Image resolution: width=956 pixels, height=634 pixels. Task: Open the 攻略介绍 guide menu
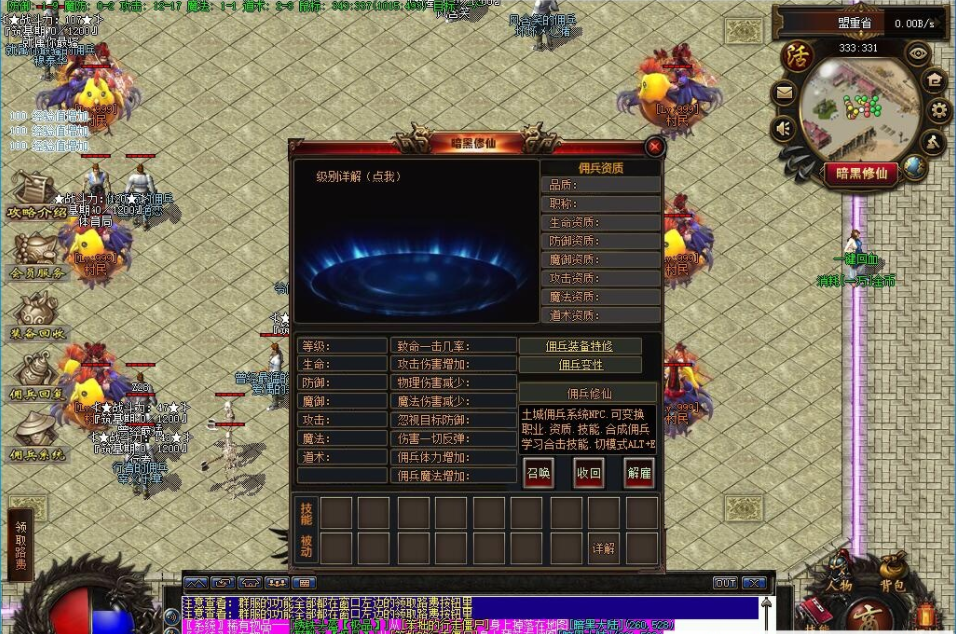coord(36,194)
